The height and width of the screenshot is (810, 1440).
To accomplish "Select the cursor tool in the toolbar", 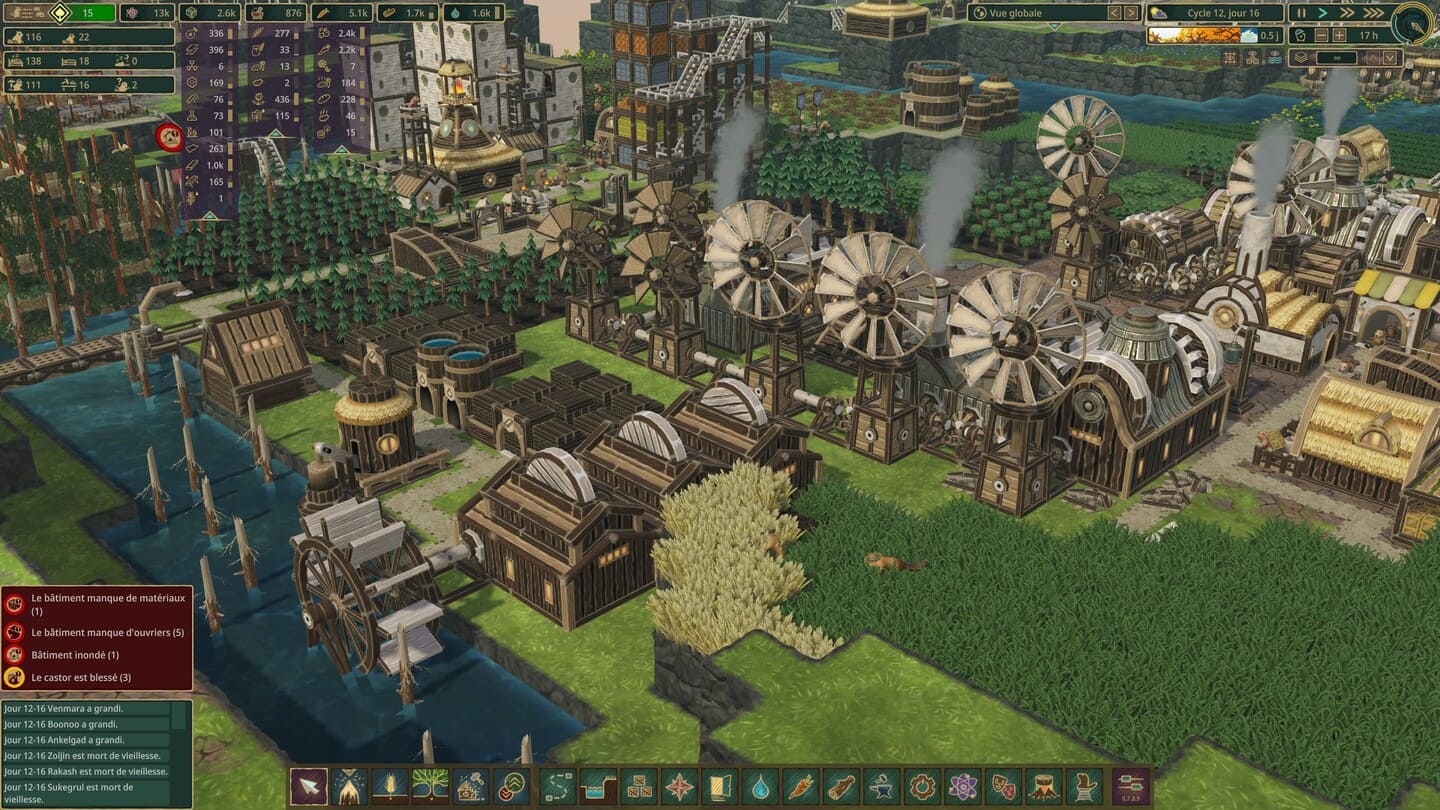I will click(308, 786).
